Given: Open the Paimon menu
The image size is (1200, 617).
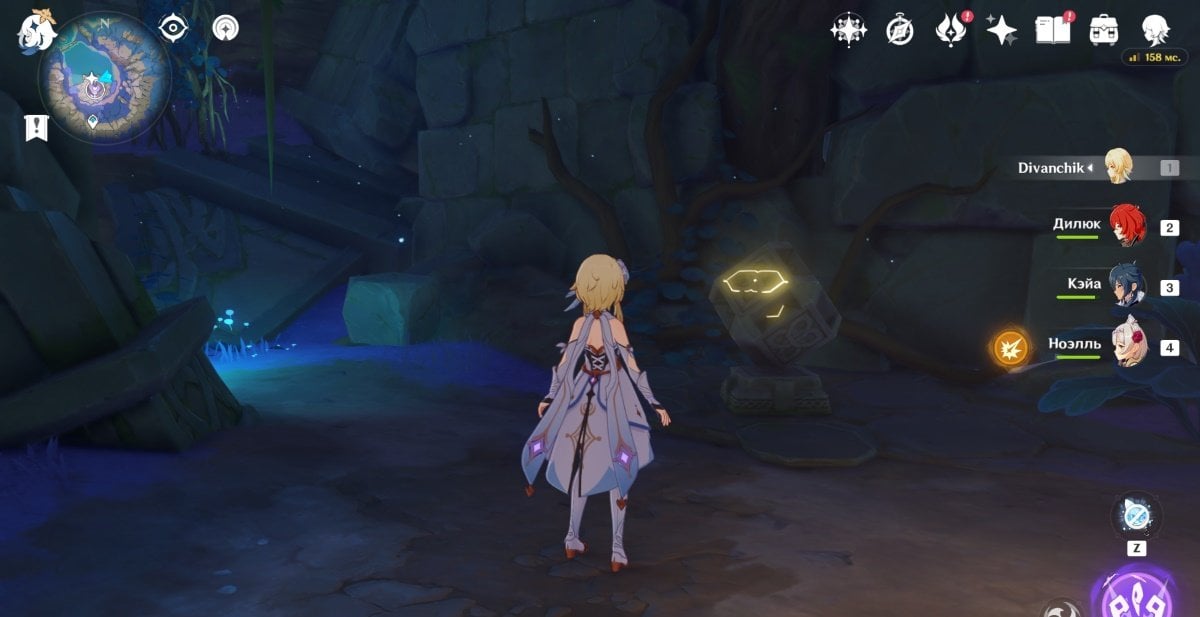Looking at the screenshot, I should [34, 29].
